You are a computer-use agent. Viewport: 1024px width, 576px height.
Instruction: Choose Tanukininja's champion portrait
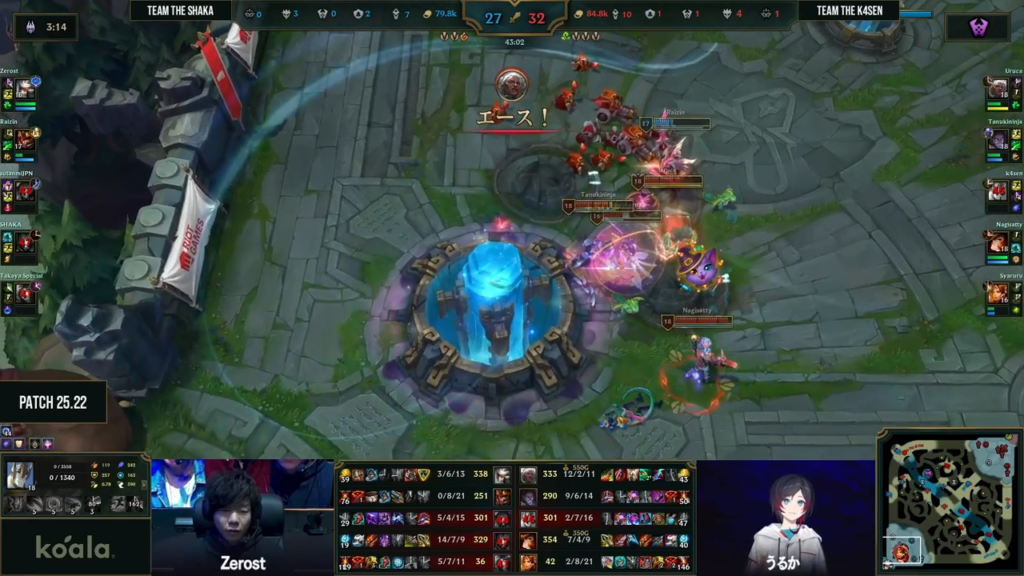998,140
